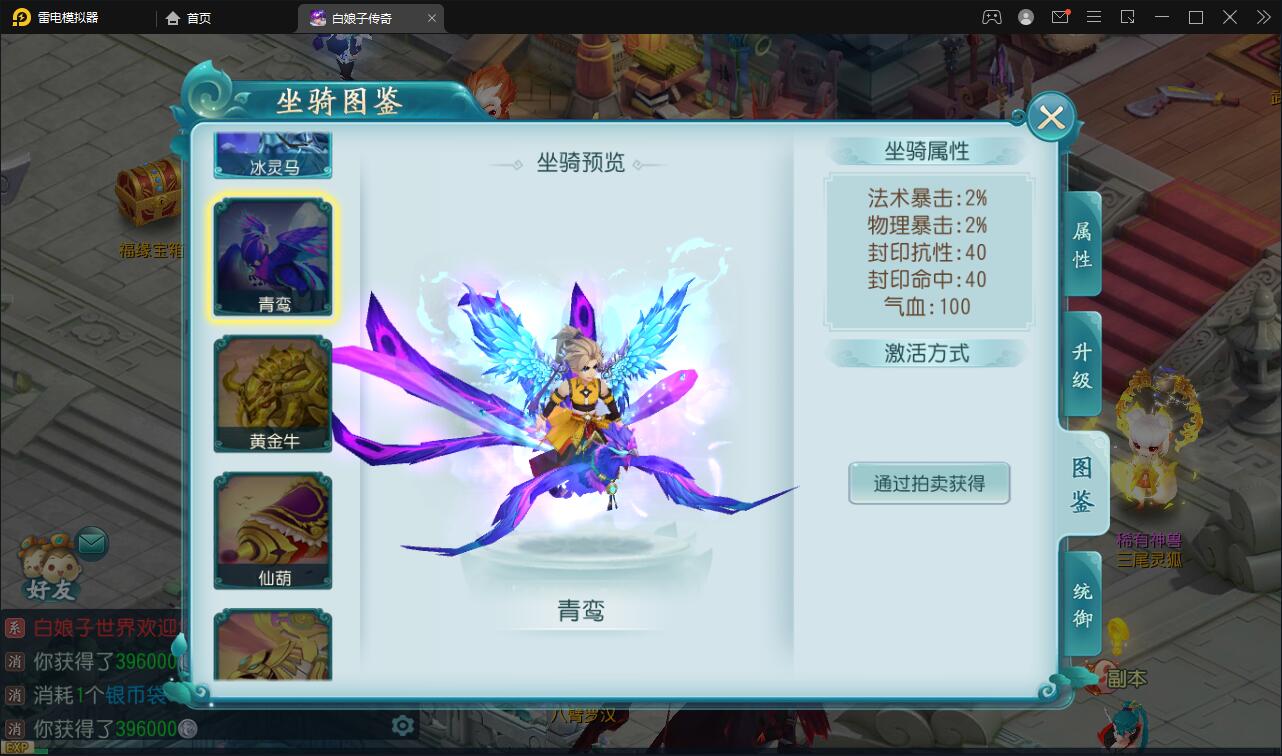Select the 仙葫 mount thumbnail
The height and width of the screenshot is (756, 1282).
(x=272, y=529)
